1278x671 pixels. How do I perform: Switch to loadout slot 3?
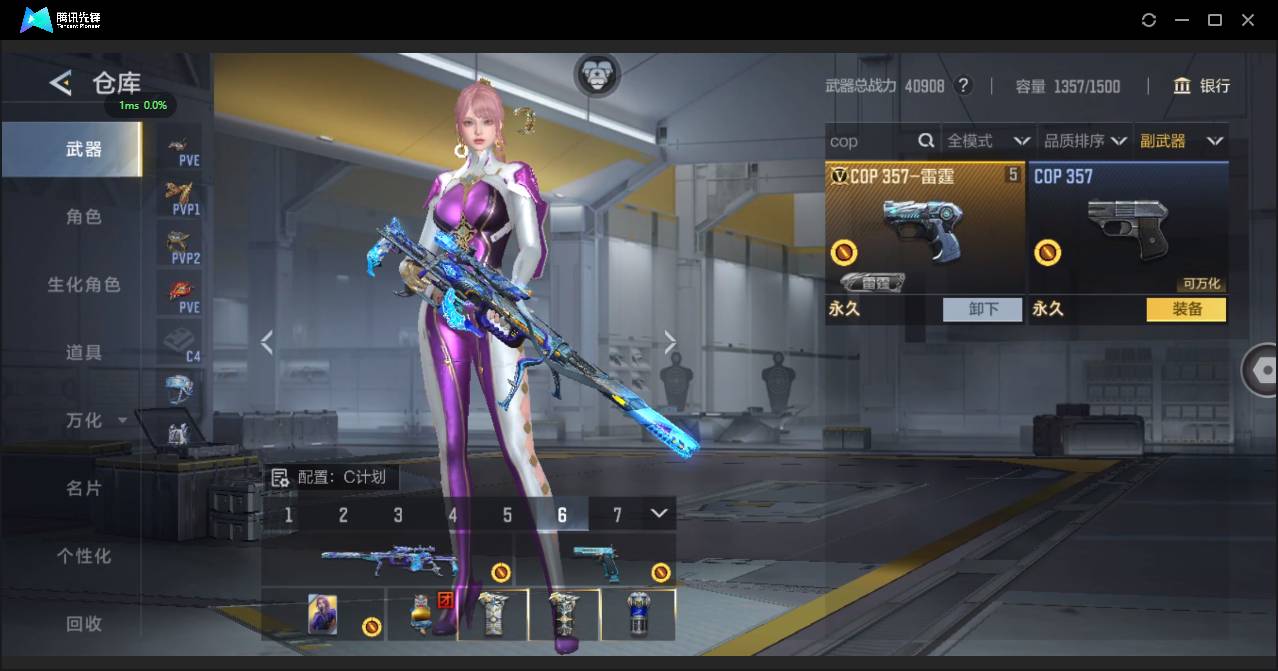tap(398, 515)
